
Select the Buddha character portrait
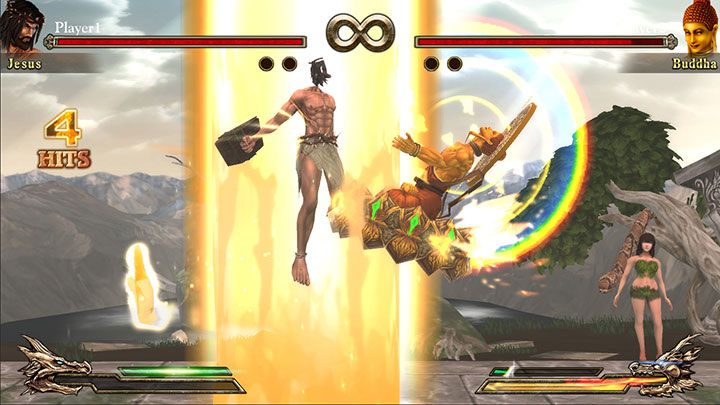pos(699,26)
